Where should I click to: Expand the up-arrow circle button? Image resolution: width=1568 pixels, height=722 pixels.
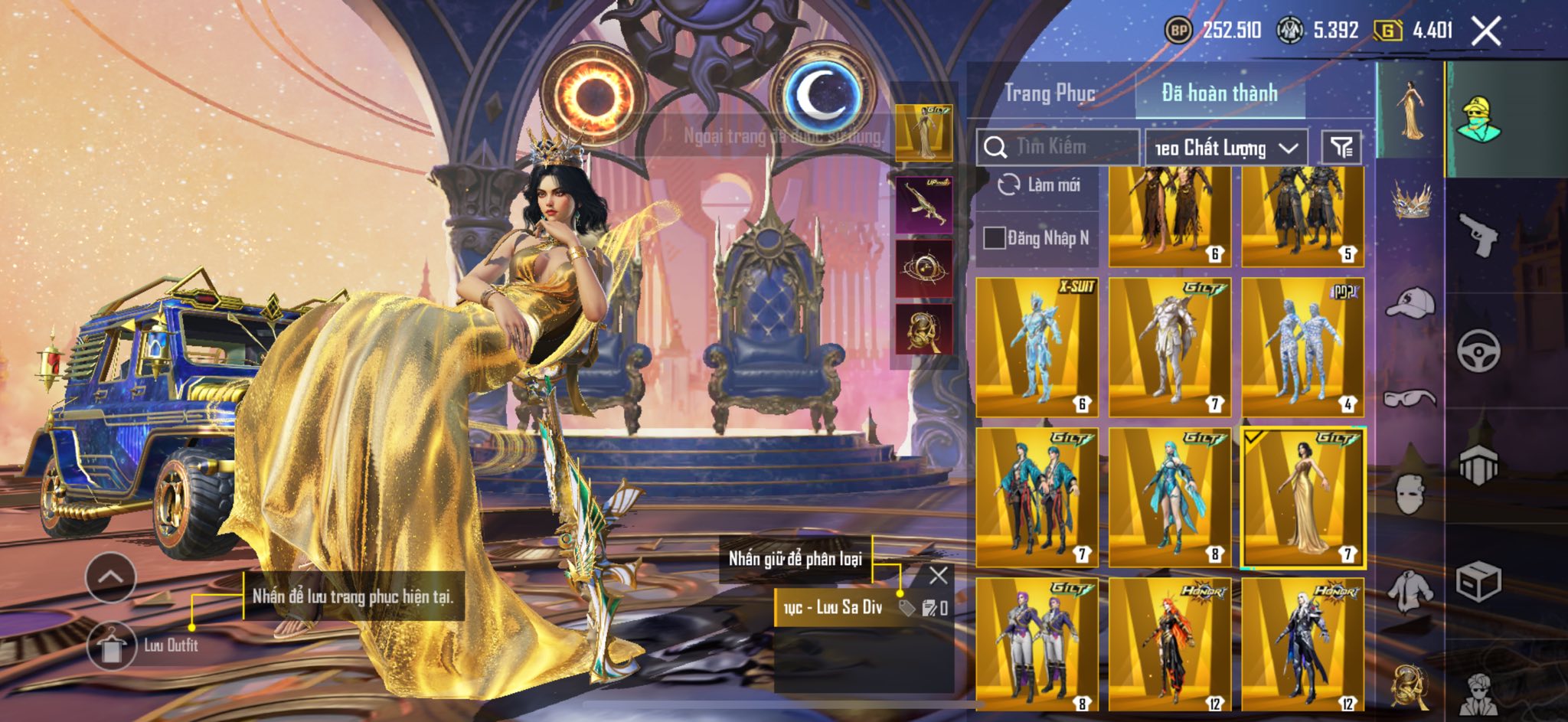tap(111, 577)
